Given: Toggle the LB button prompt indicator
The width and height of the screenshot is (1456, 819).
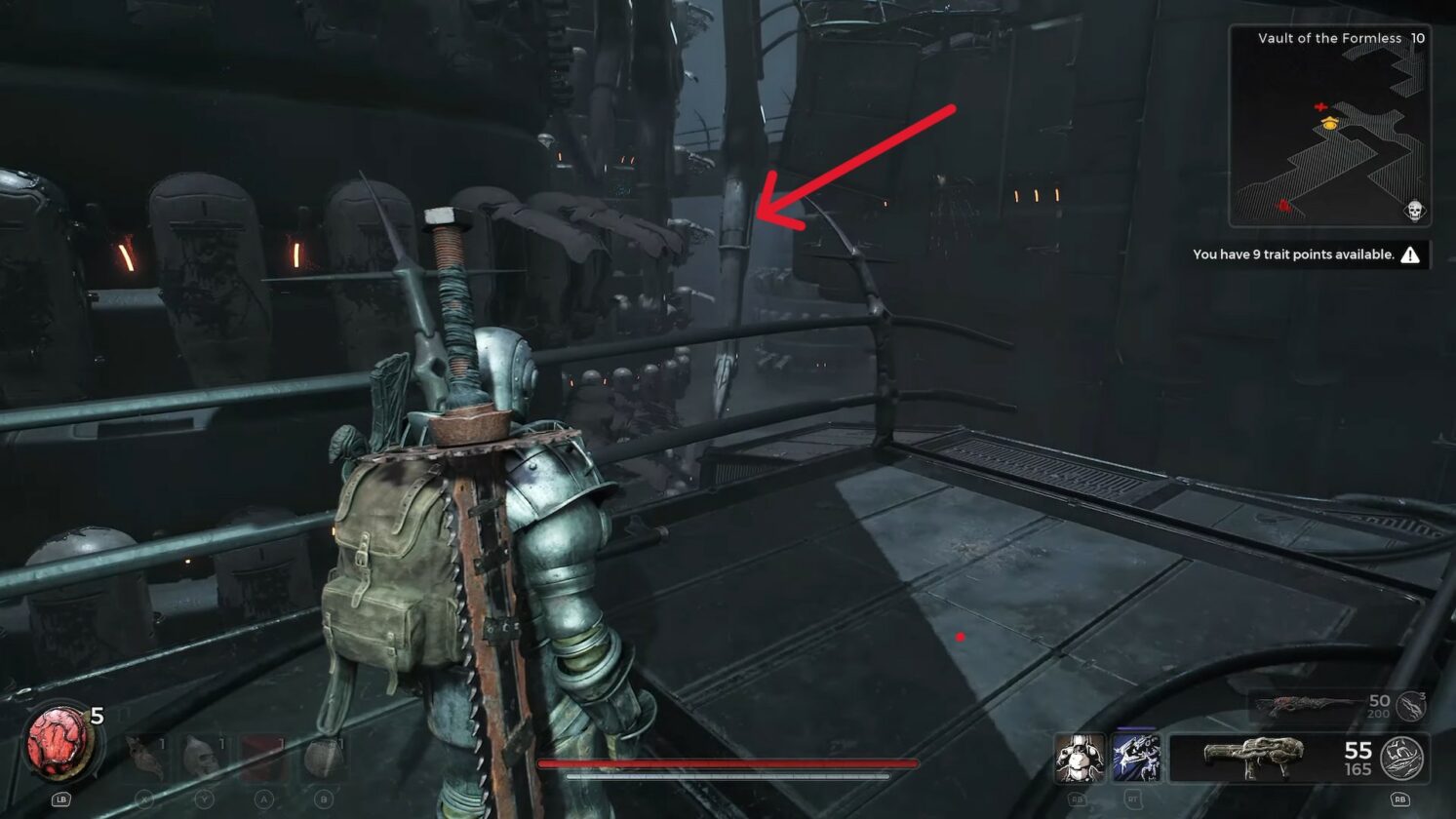Looking at the screenshot, I should point(61,800).
